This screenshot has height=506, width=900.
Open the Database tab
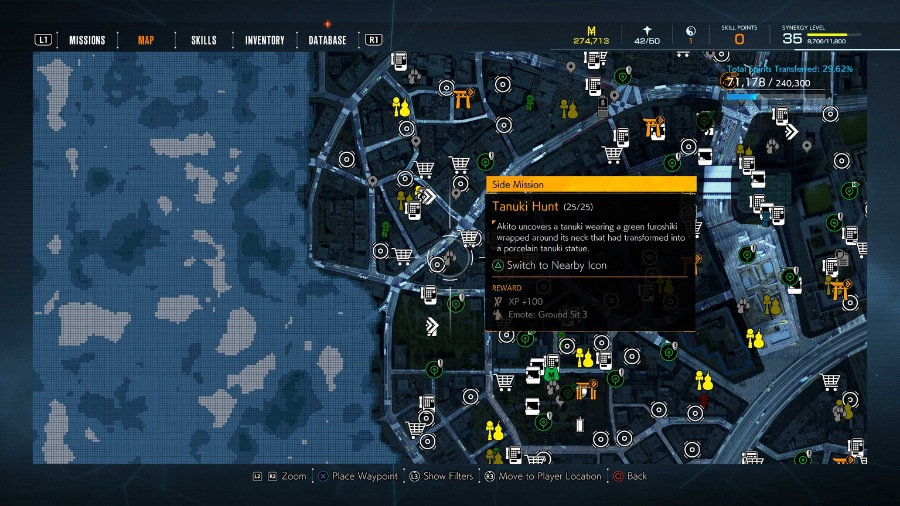click(x=327, y=40)
